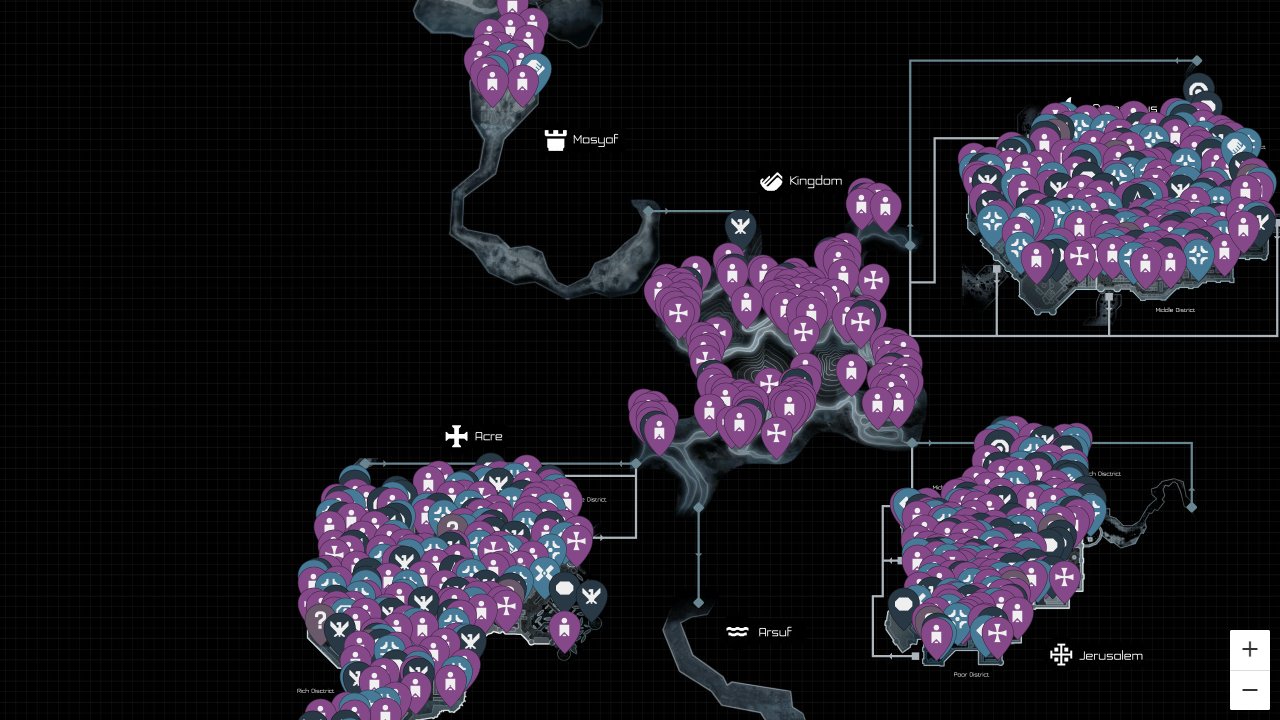The height and width of the screenshot is (720, 1280).
Task: Click a Templar cross marker in the Kingdom
Action: pos(805,330)
